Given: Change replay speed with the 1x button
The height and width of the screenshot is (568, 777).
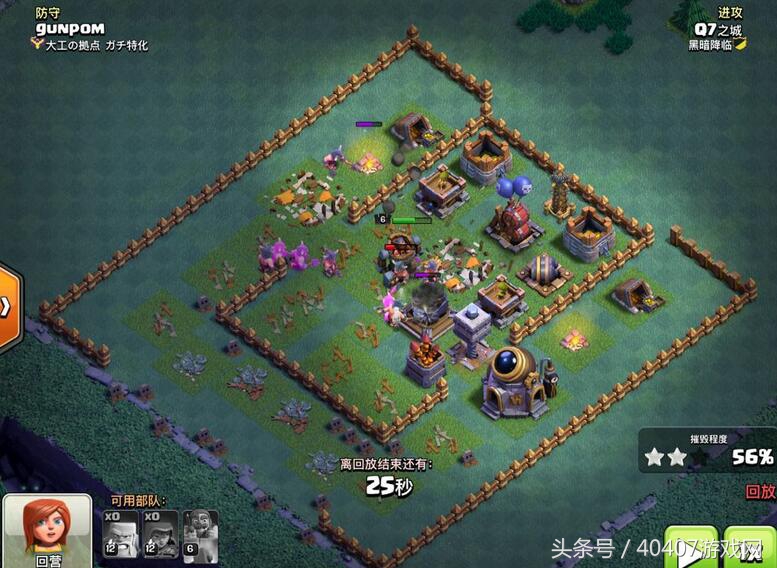Looking at the screenshot, I should click(750, 548).
